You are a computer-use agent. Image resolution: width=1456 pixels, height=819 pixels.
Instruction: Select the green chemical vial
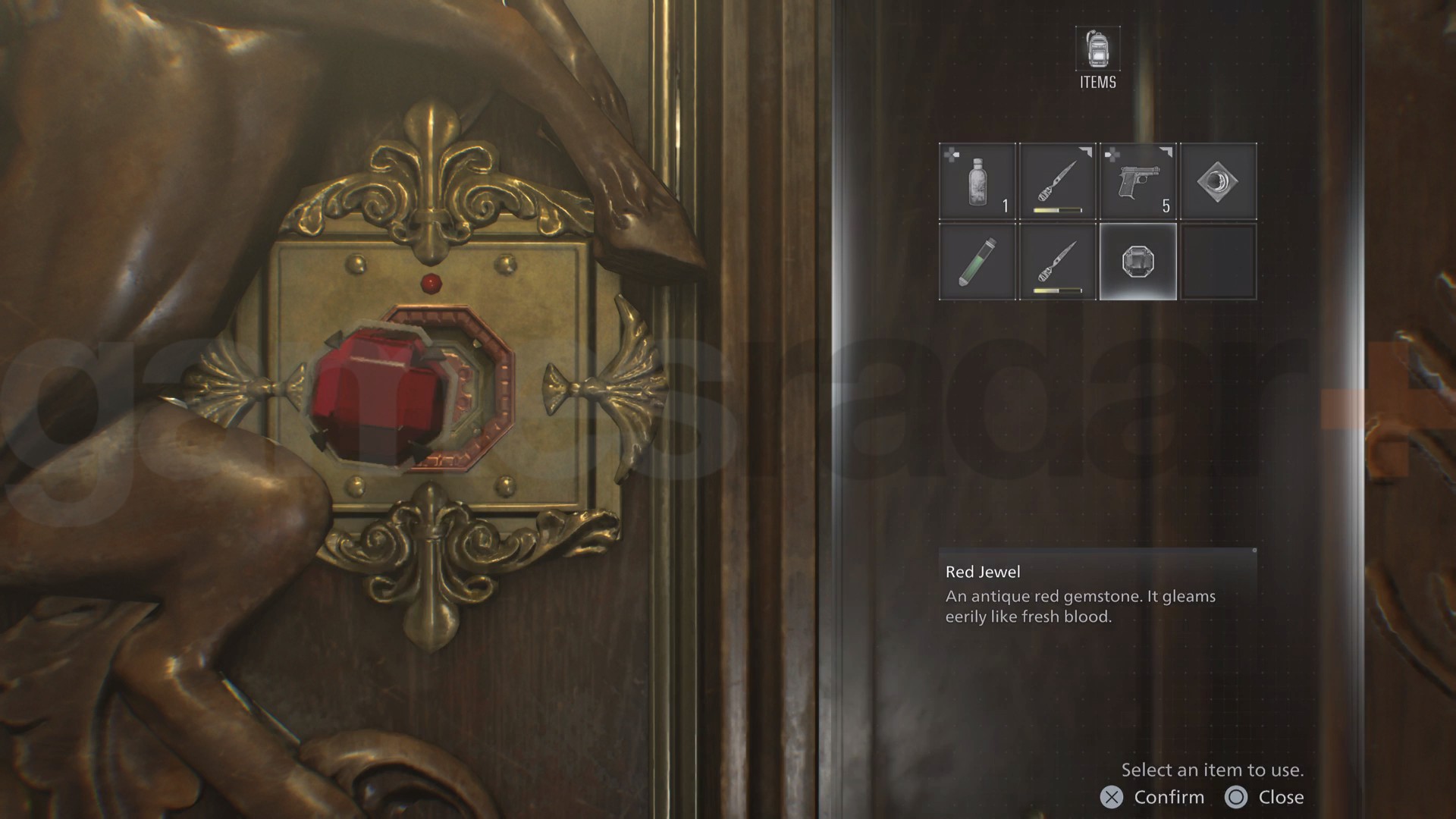pyautogui.click(x=977, y=262)
